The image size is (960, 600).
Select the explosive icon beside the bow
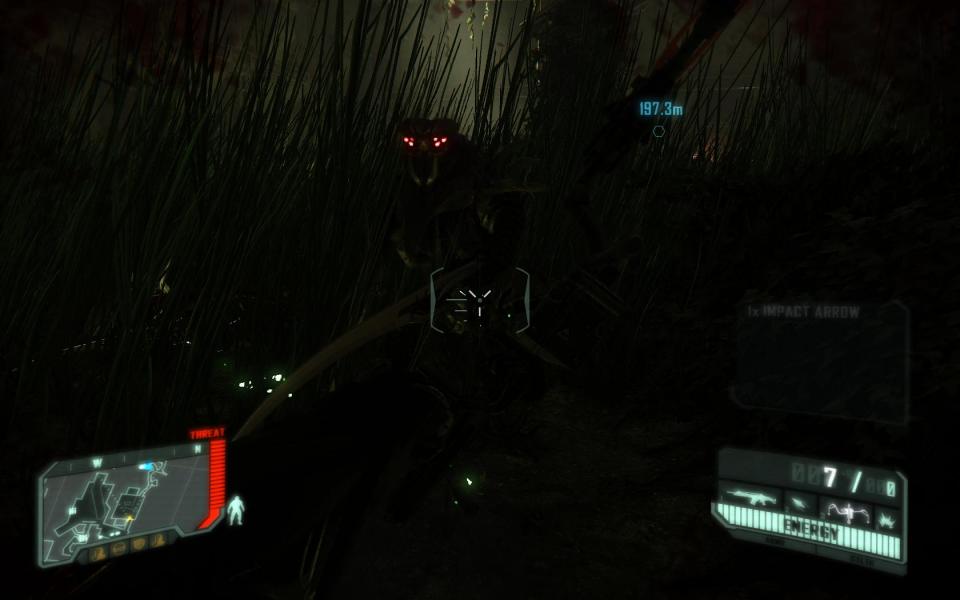tap(886, 516)
